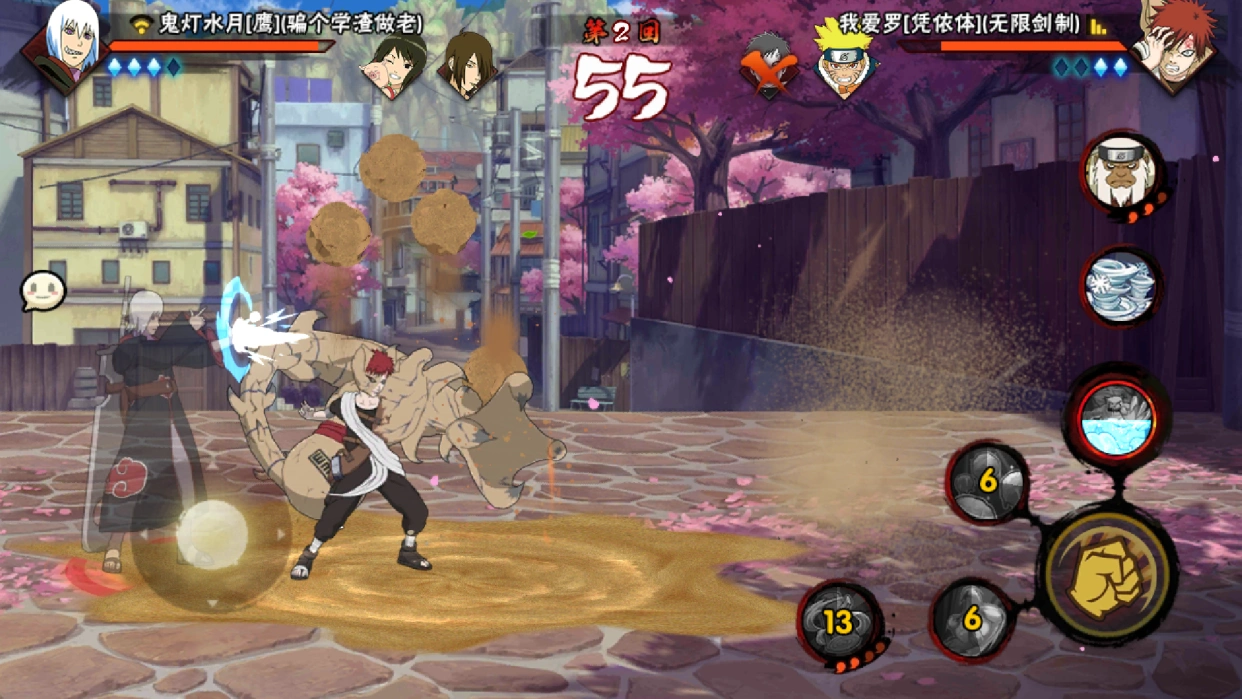Tap the virtual joystick knob

tap(212, 535)
